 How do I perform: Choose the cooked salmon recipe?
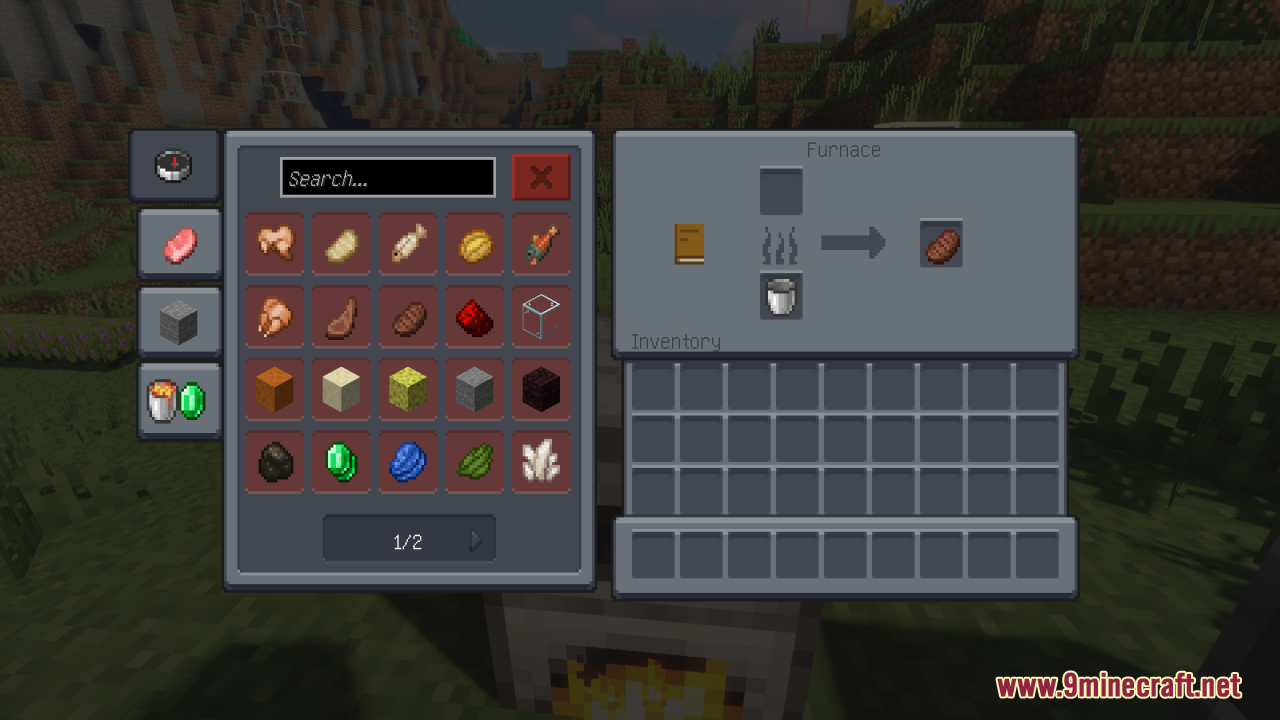click(541, 243)
